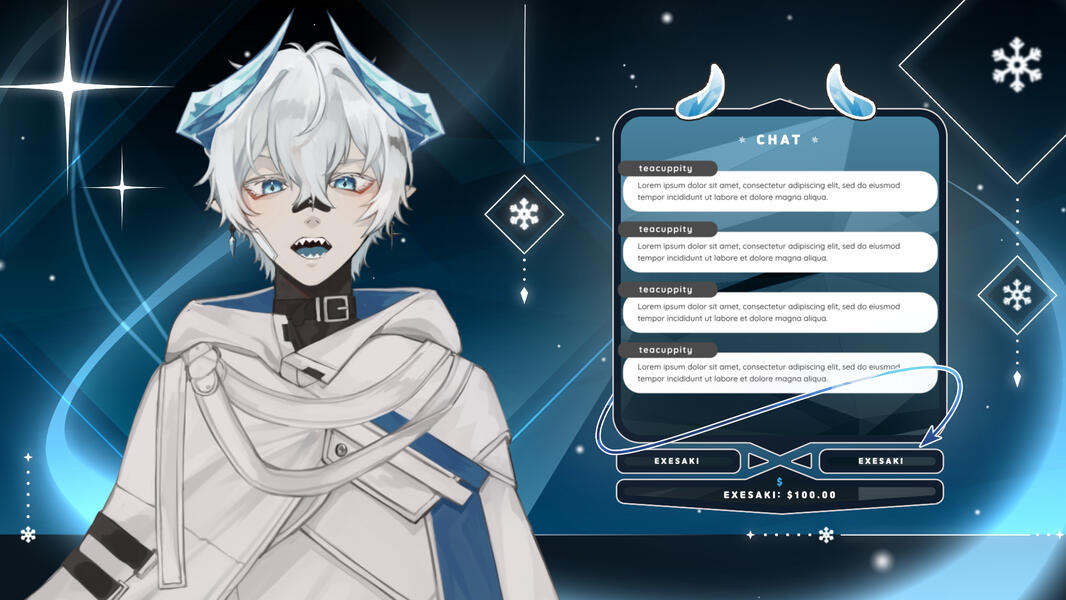Click the CHAT panel title
The image size is (1066, 600).
[x=778, y=140]
